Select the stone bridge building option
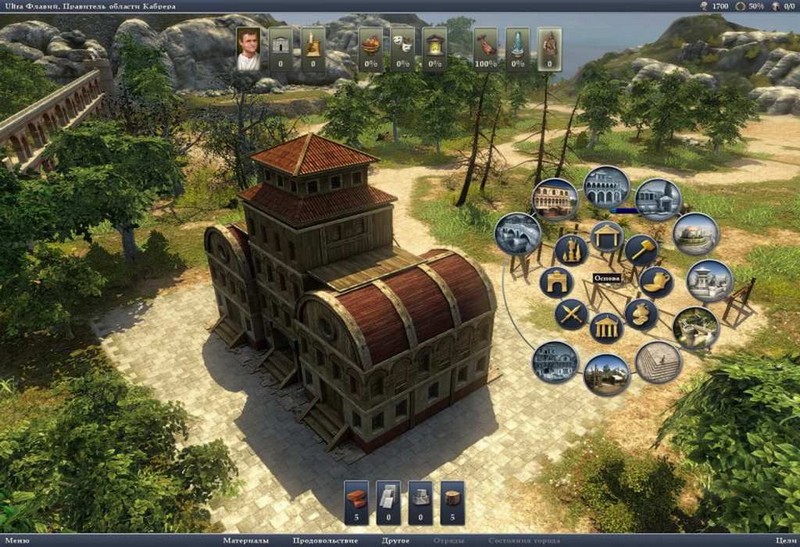Image resolution: width=800 pixels, height=547 pixels. click(517, 233)
